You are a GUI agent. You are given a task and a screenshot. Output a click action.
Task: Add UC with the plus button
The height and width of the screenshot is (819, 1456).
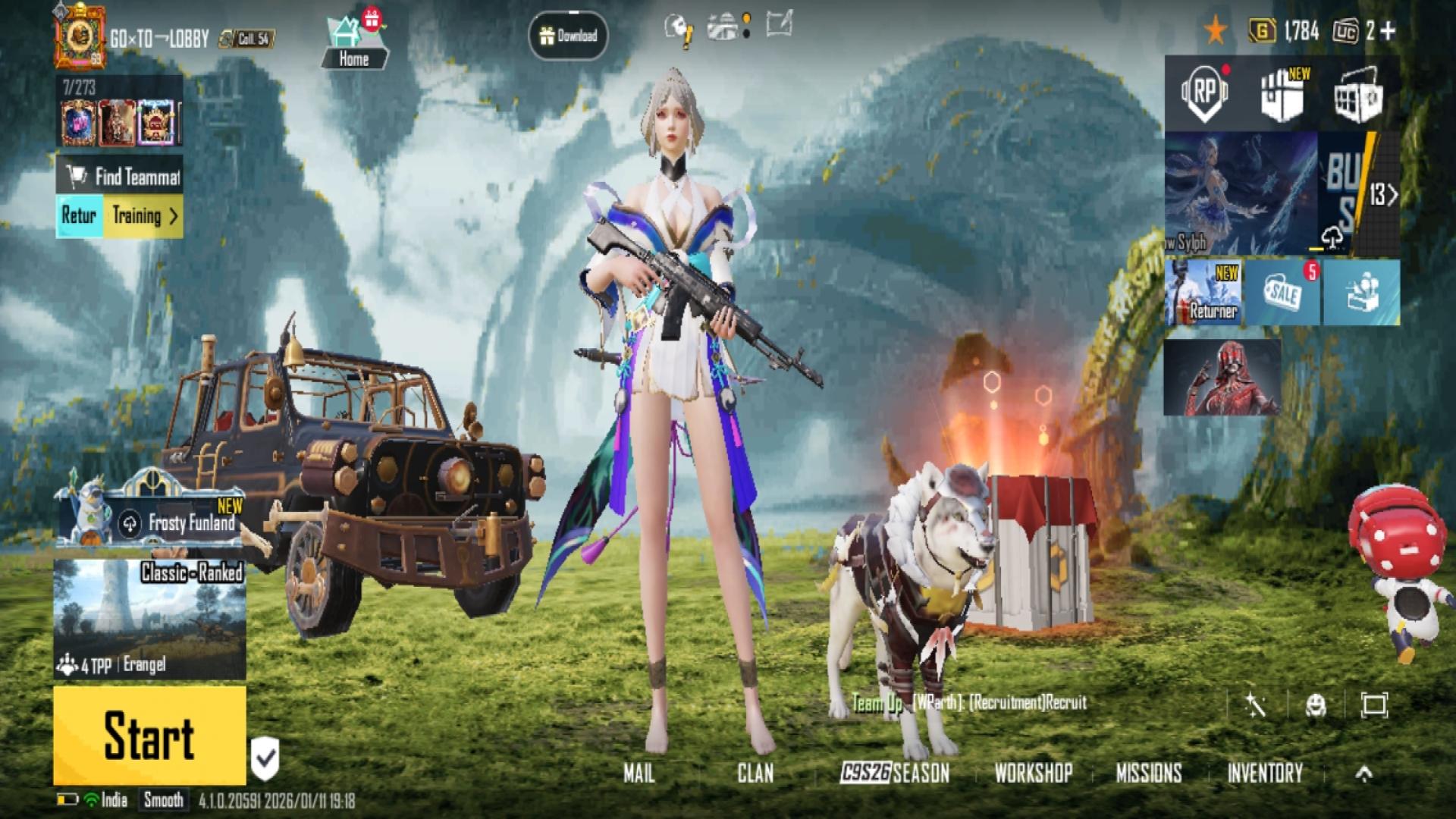(1388, 30)
